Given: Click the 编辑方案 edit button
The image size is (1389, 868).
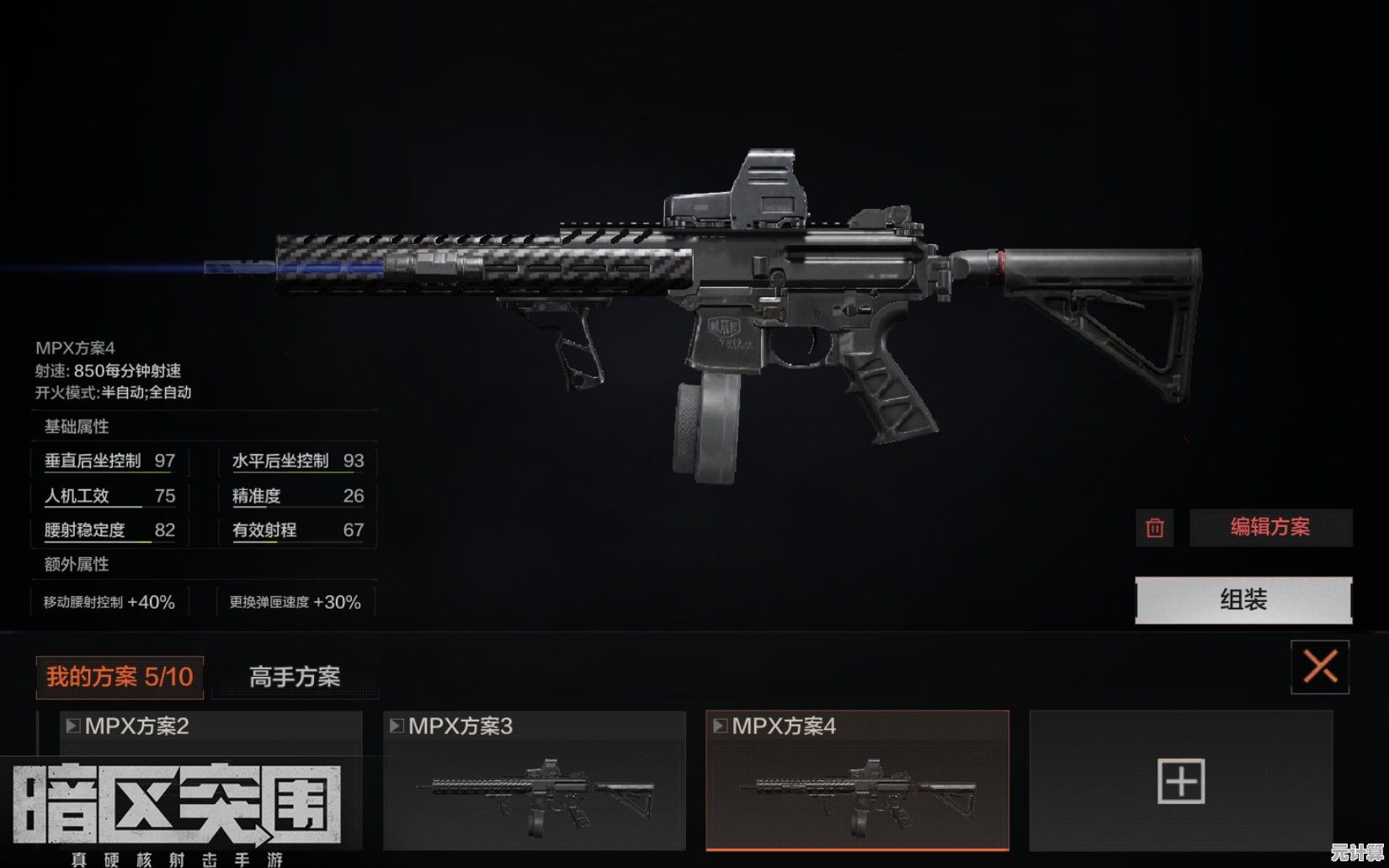Looking at the screenshot, I should pyautogui.click(x=1270, y=528).
